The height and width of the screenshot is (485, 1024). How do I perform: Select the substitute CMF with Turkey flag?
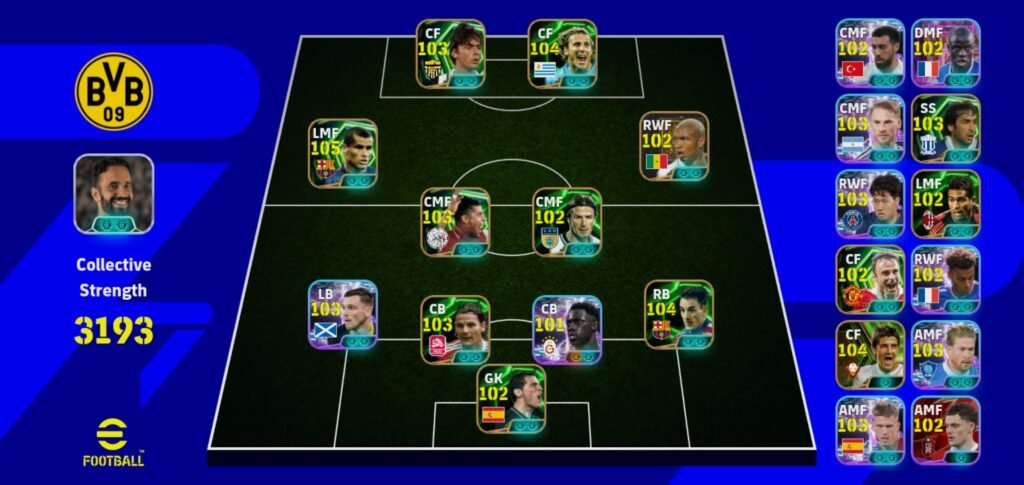pos(870,53)
